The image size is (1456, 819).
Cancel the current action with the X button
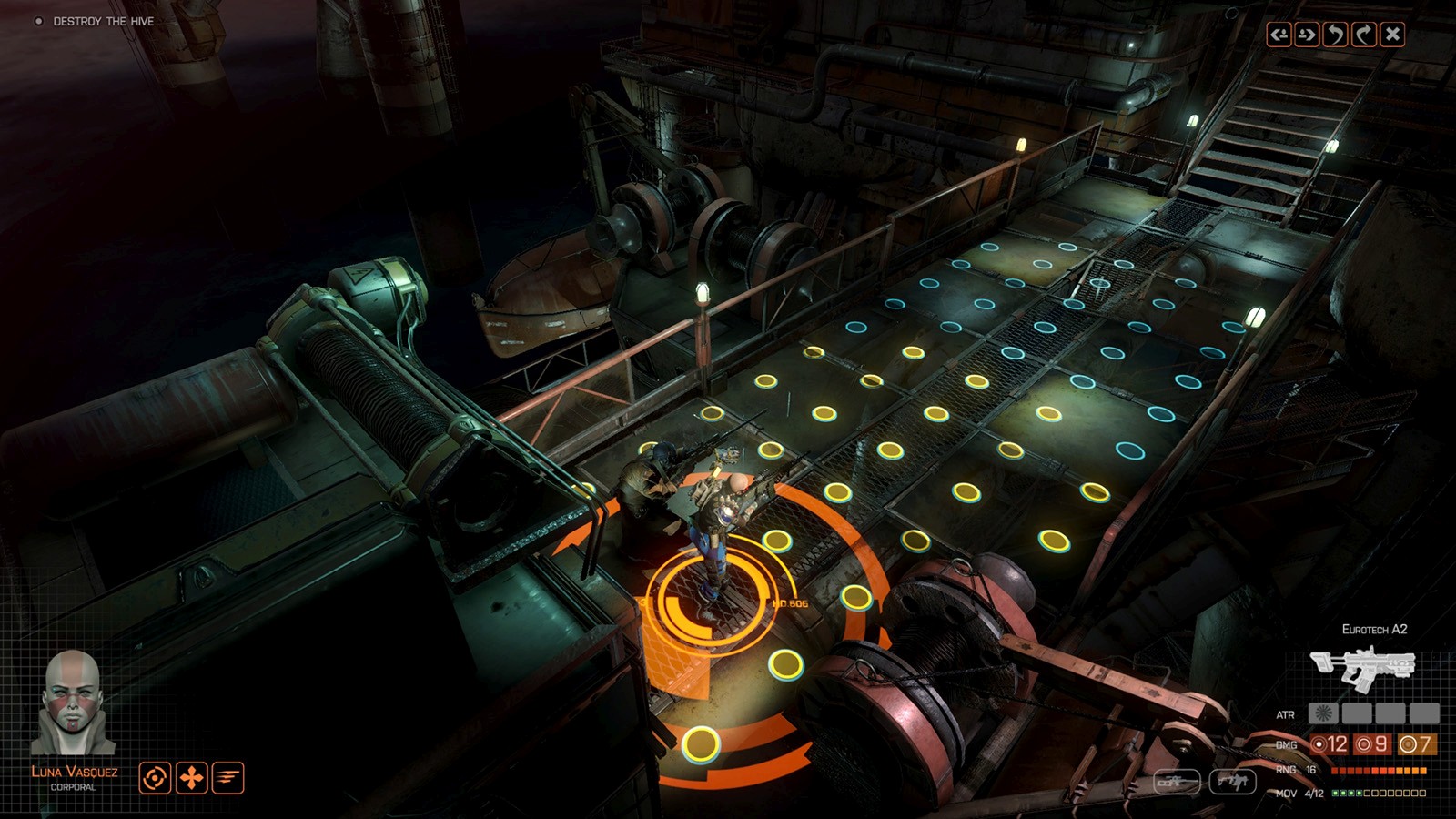coord(1391,34)
